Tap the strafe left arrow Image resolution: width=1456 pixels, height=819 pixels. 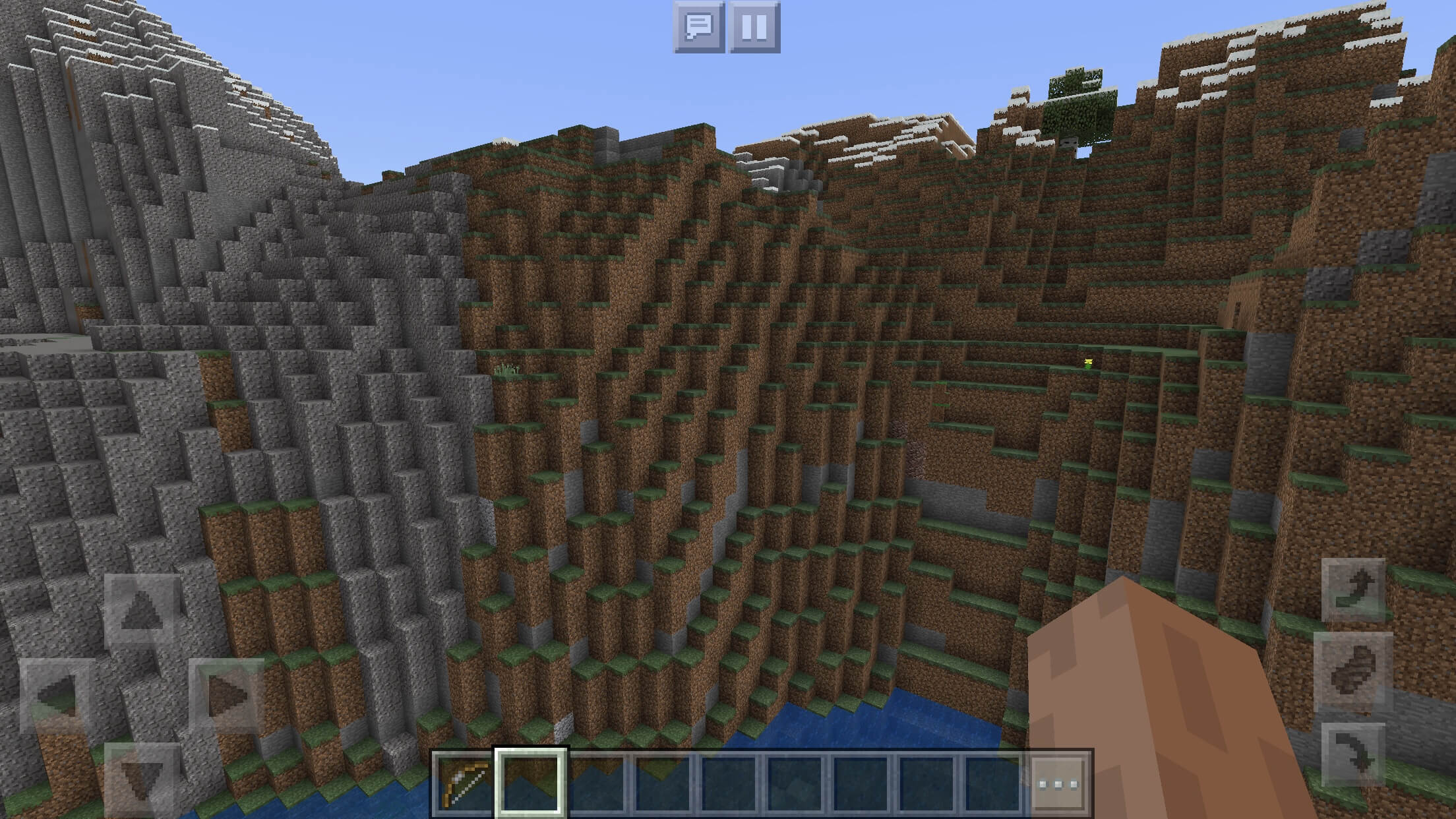point(57,696)
